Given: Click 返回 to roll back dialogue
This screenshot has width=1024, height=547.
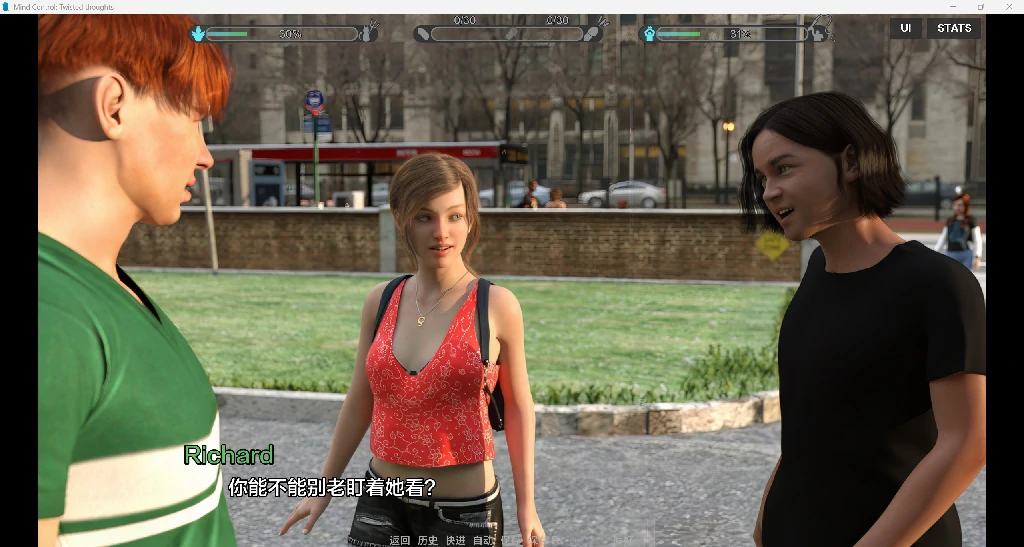Looking at the screenshot, I should tap(400, 540).
